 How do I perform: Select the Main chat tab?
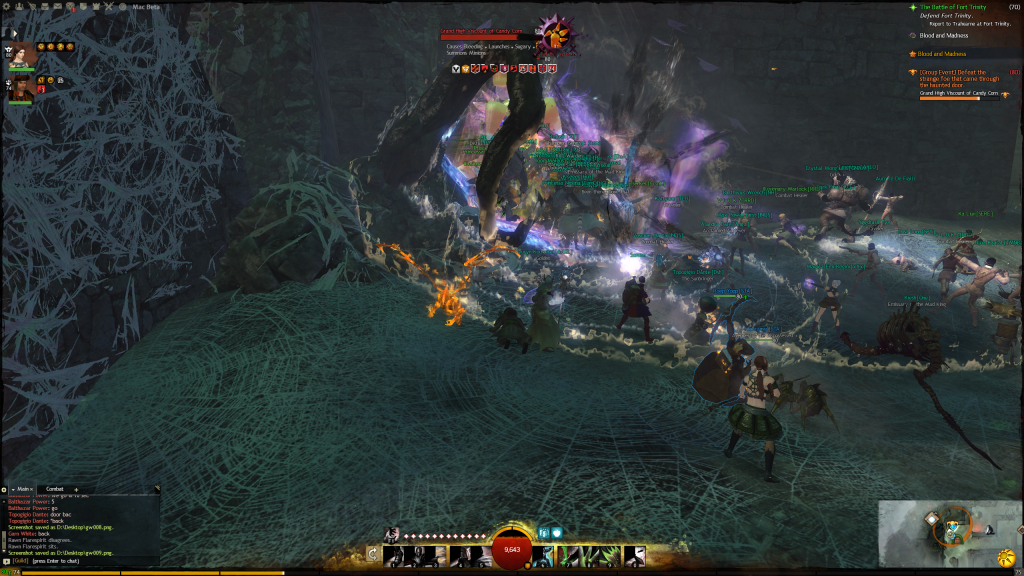[x=24, y=489]
